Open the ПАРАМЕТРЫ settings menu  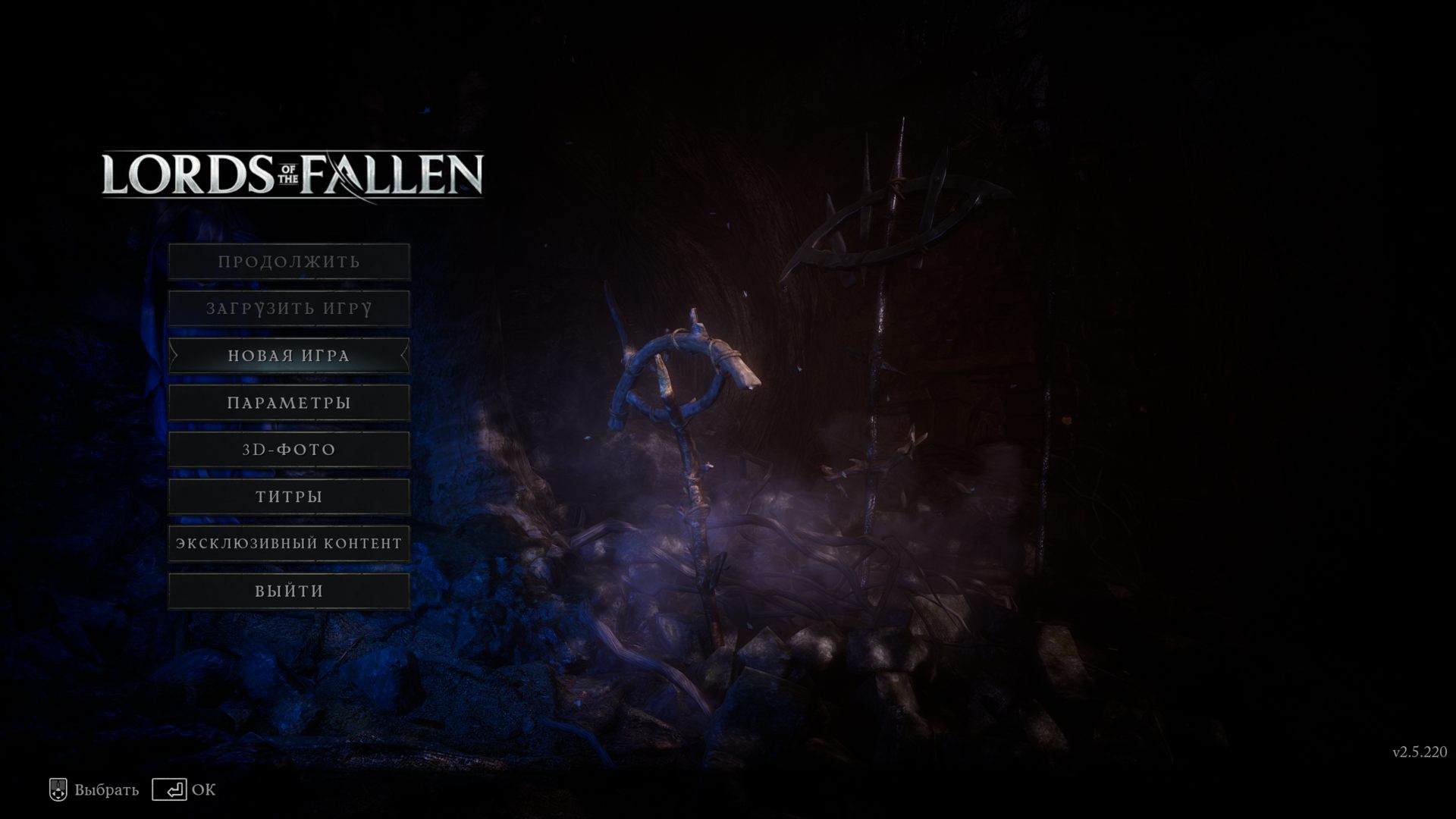point(289,403)
